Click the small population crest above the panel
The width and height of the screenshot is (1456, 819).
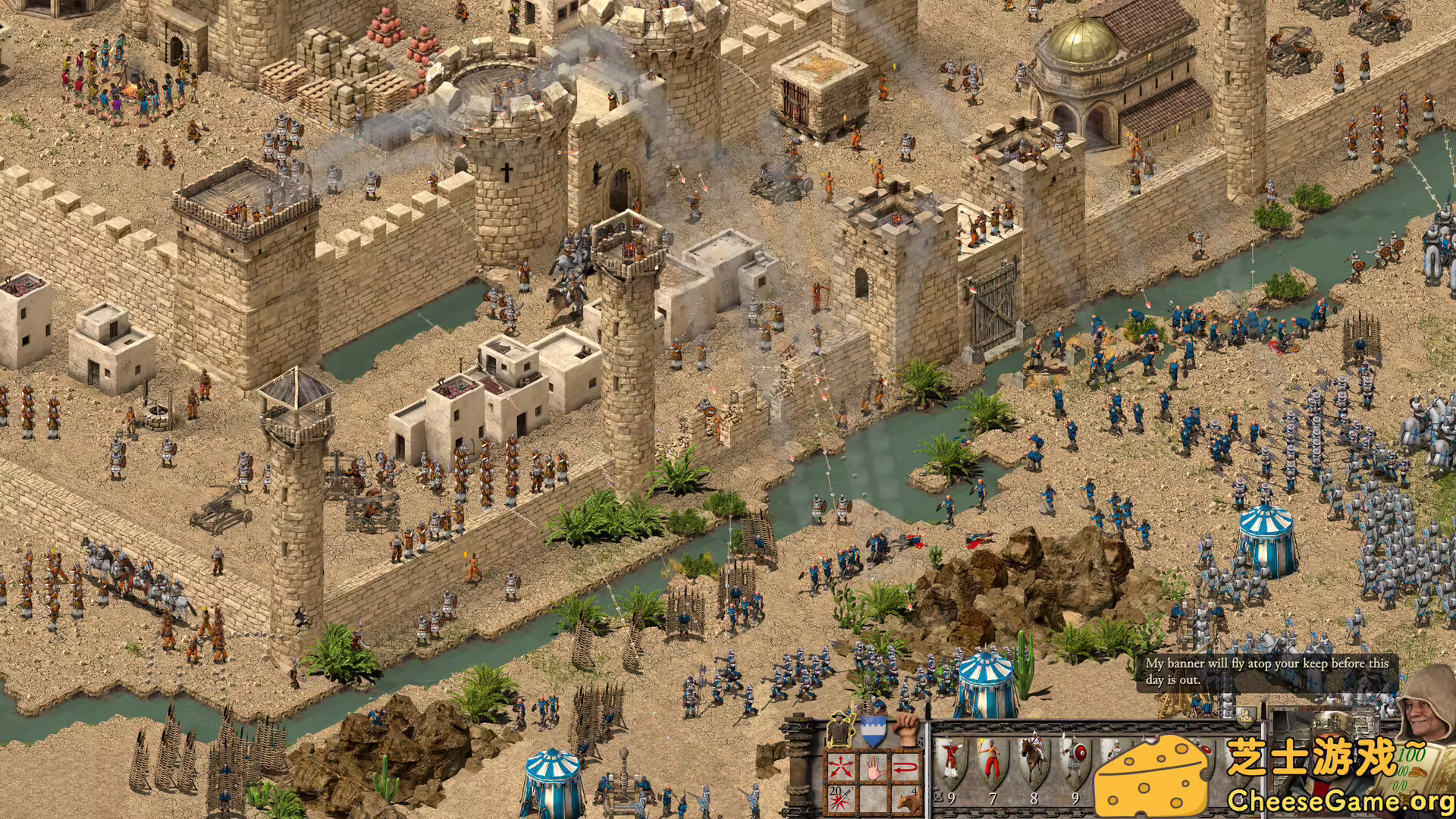click(1245, 717)
